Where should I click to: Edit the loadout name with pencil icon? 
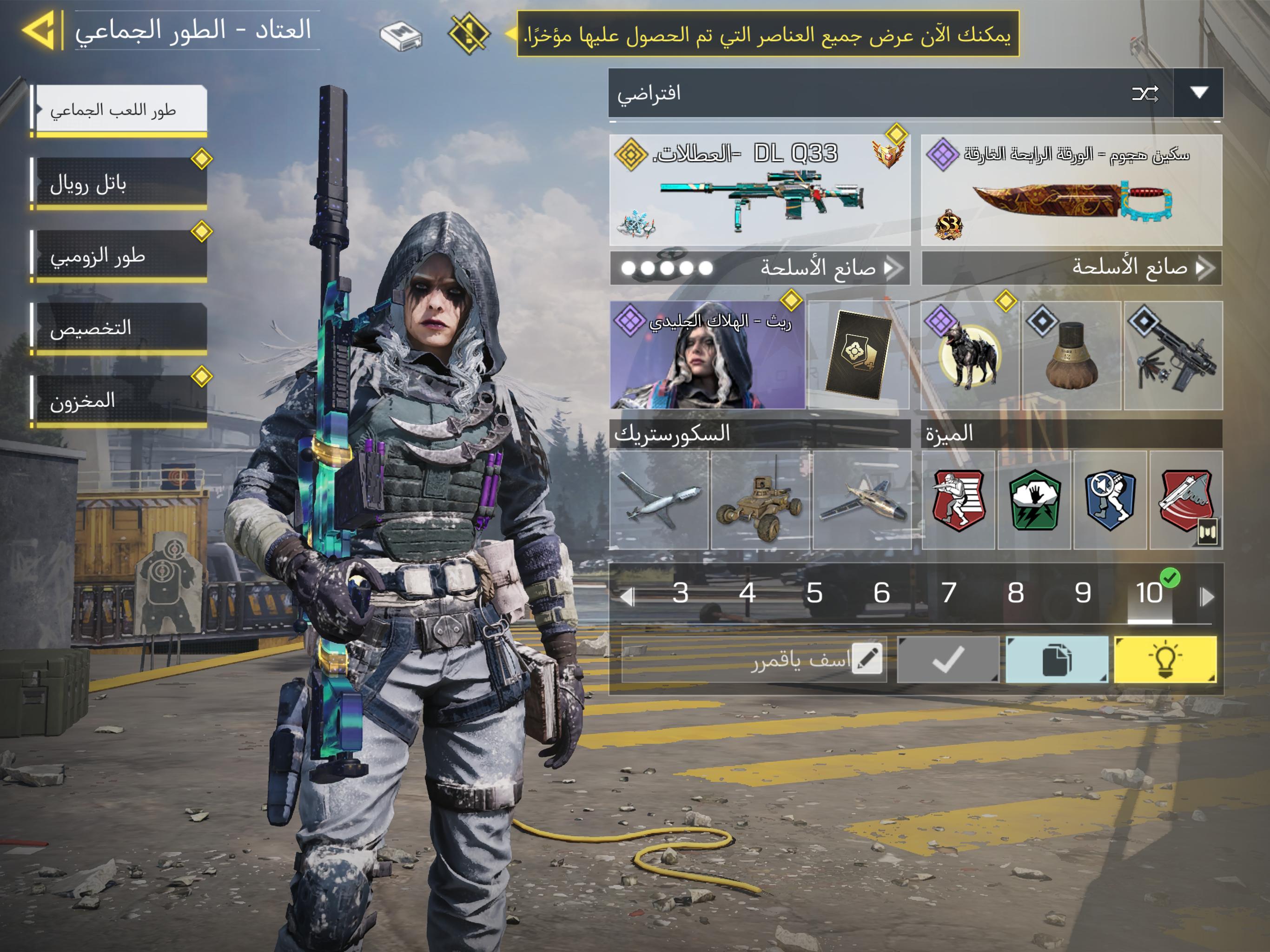pyautogui.click(x=867, y=659)
